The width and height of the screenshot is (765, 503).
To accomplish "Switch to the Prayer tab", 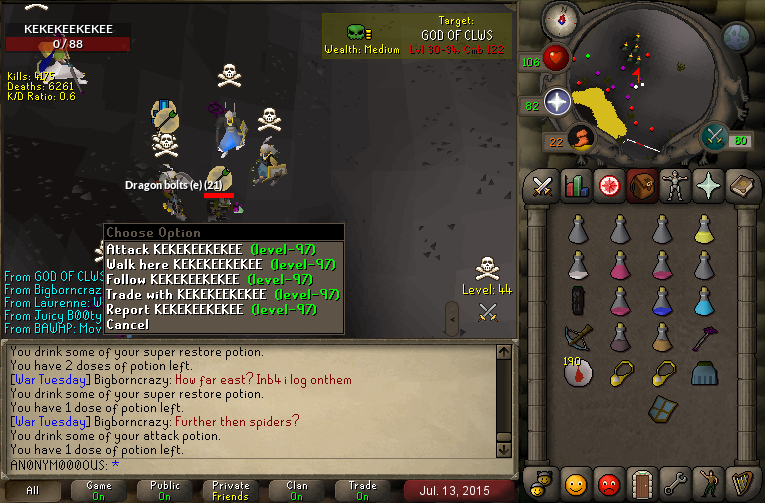I will click(x=710, y=186).
